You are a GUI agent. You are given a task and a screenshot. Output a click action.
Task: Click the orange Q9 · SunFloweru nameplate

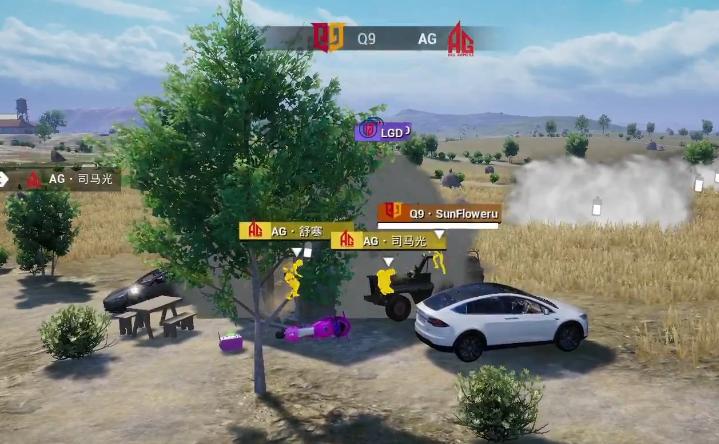(439, 213)
